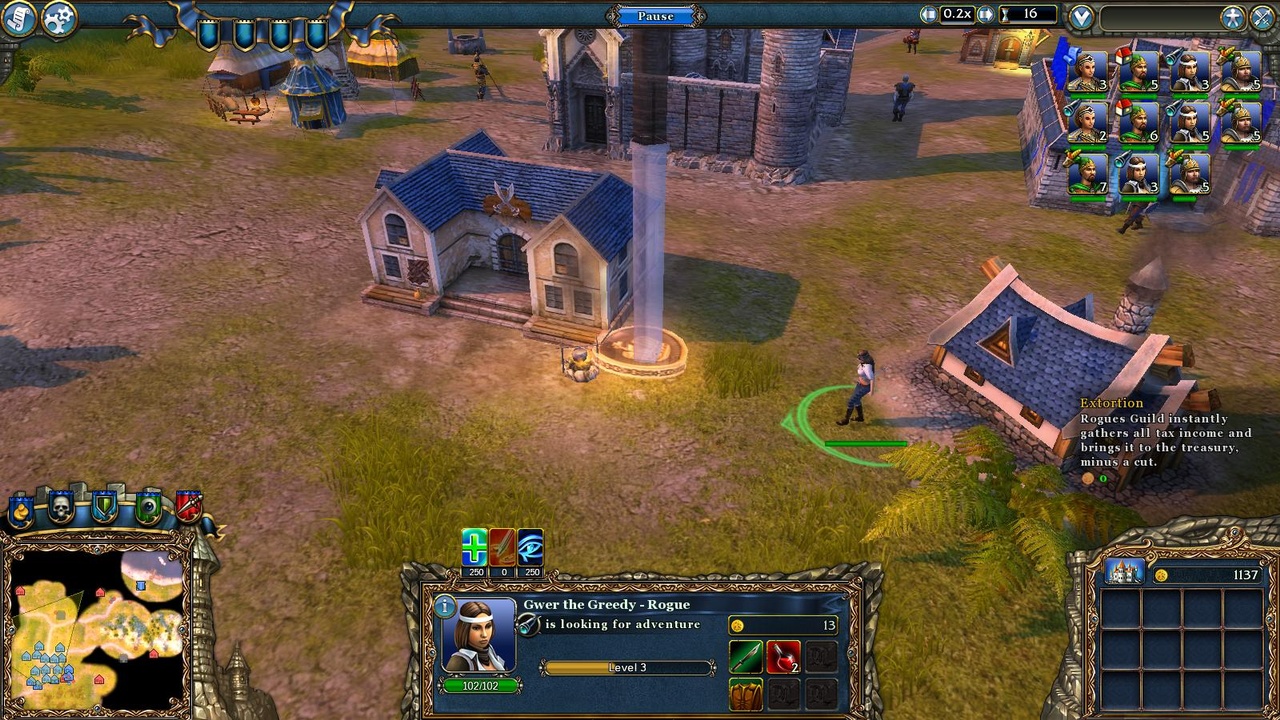Toggle the red sword banner minimap filter
Image resolution: width=1280 pixels, height=720 pixels.
[x=188, y=505]
